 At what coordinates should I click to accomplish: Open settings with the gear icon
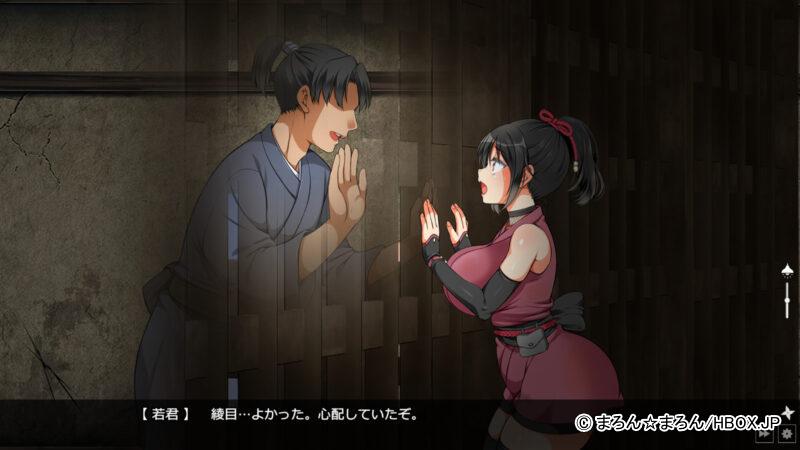pyautogui.click(x=787, y=434)
